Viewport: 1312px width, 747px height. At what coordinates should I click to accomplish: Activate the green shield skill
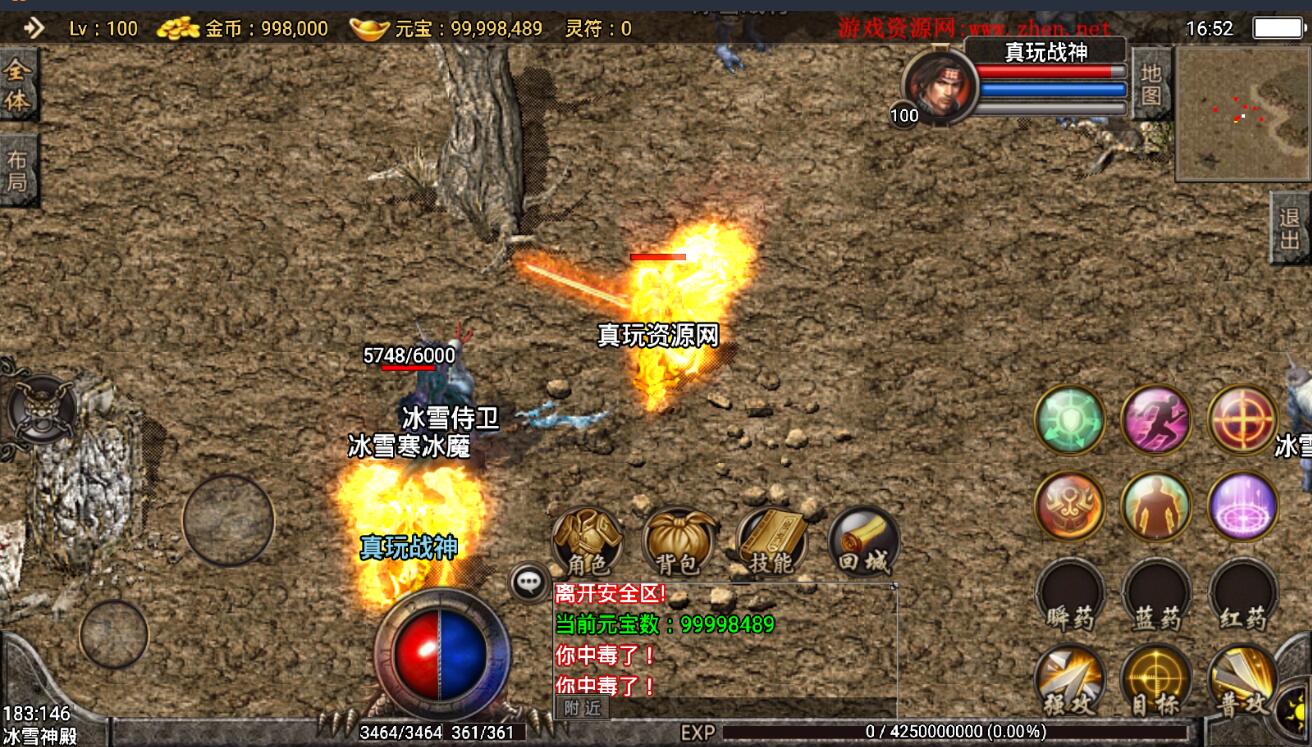point(1069,419)
